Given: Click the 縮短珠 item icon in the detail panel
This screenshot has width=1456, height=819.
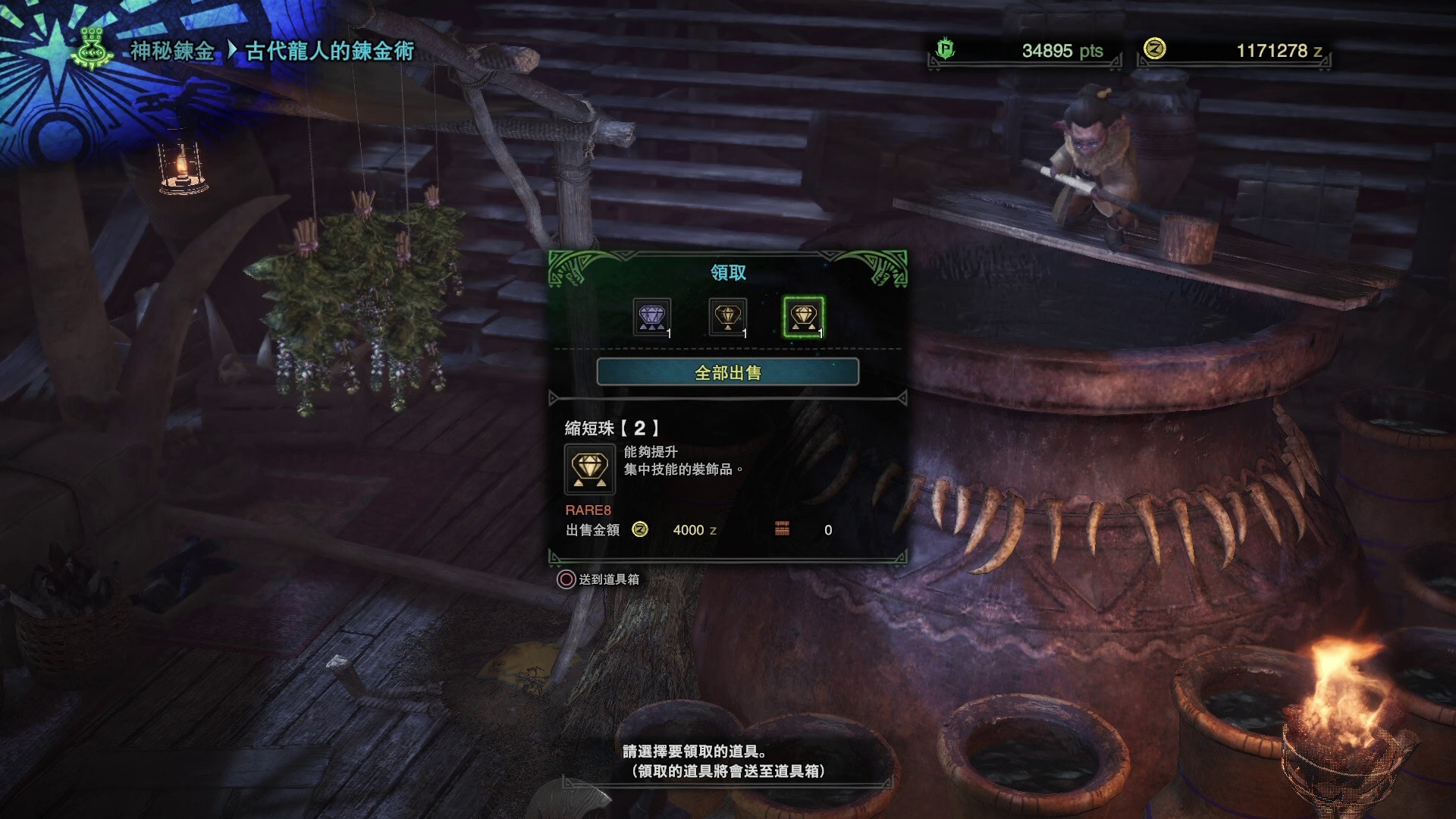Looking at the screenshot, I should point(589,469).
